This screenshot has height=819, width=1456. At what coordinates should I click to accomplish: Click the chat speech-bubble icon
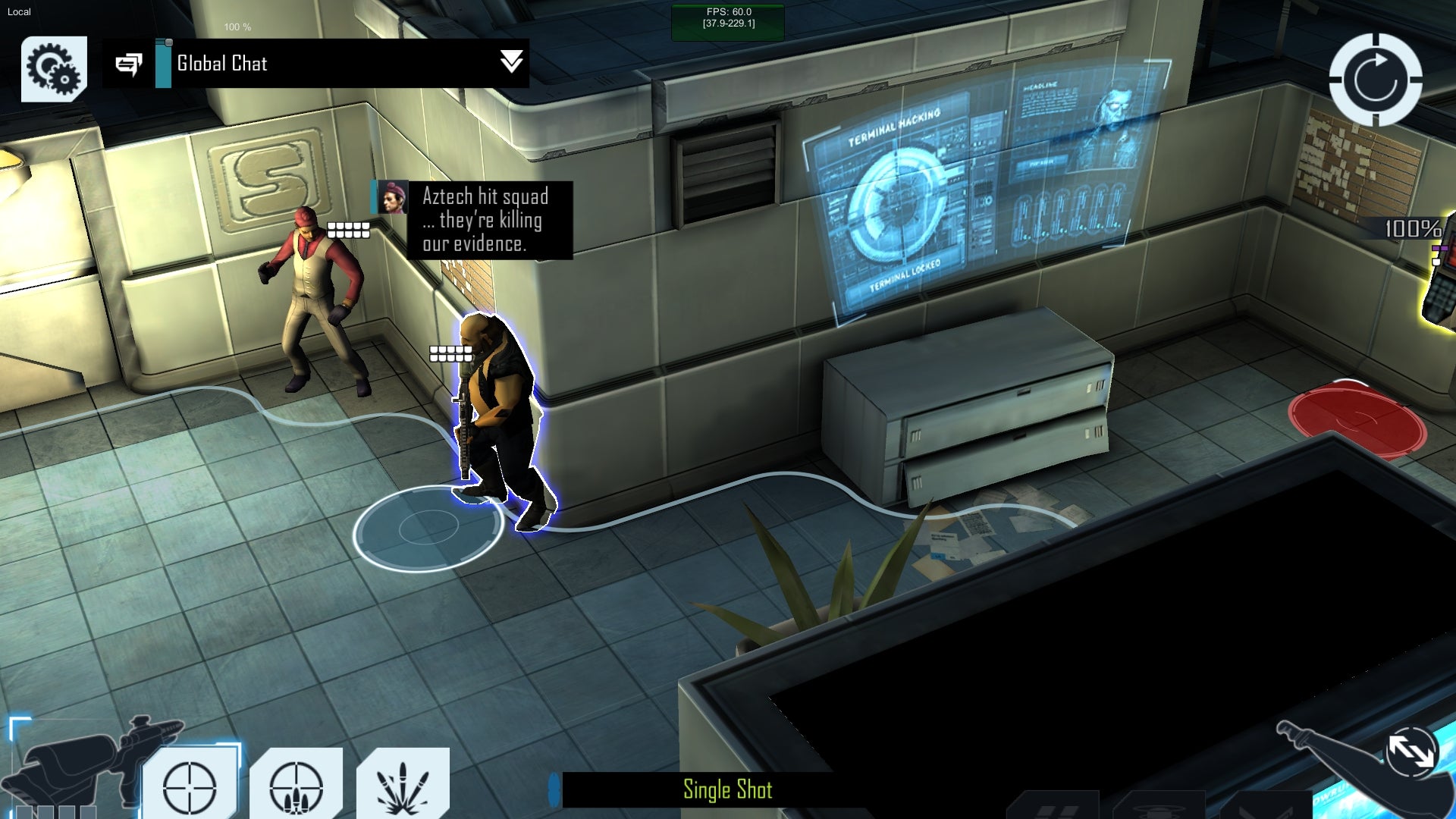pos(128,64)
